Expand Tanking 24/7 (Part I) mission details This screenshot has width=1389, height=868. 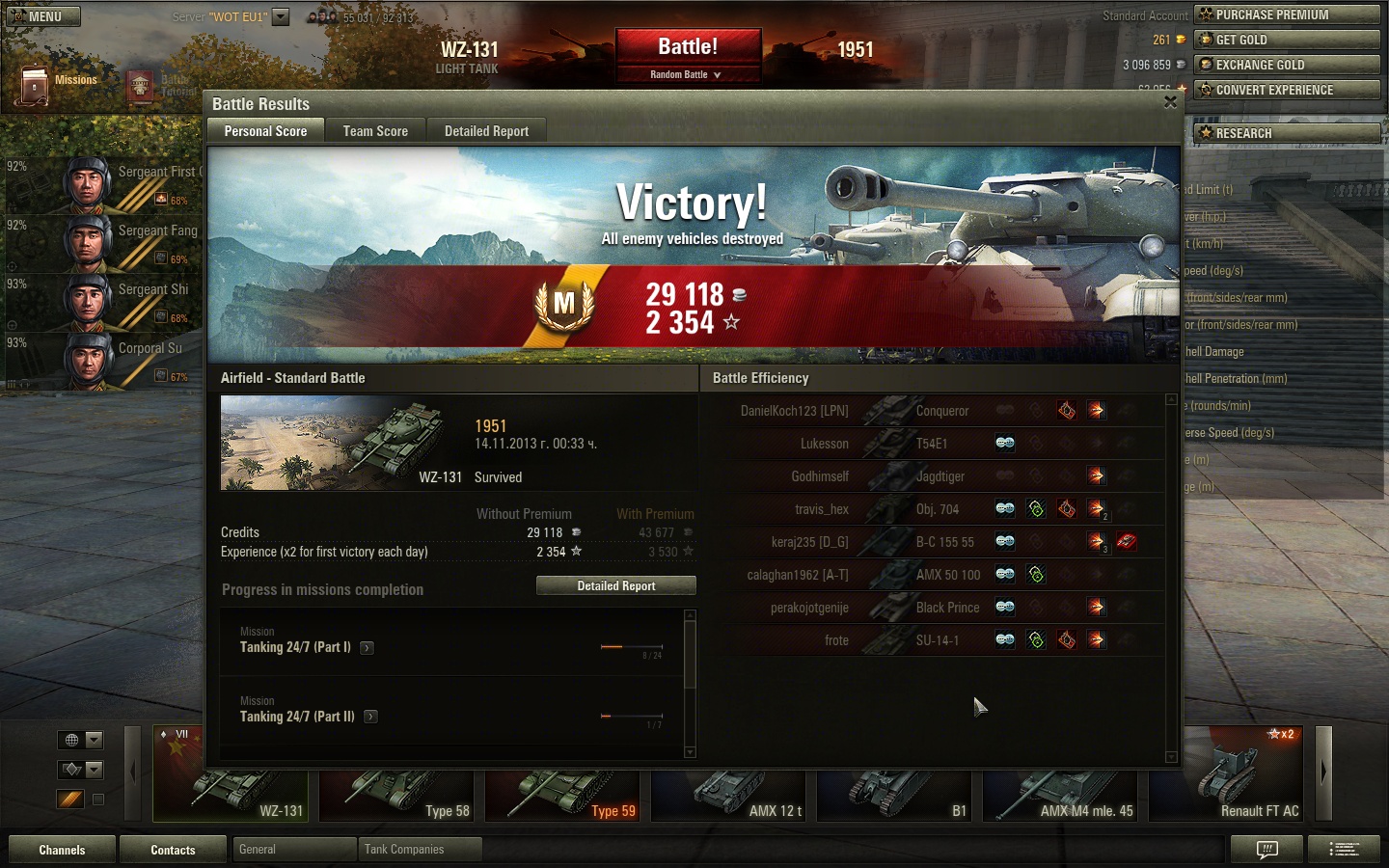pos(367,648)
